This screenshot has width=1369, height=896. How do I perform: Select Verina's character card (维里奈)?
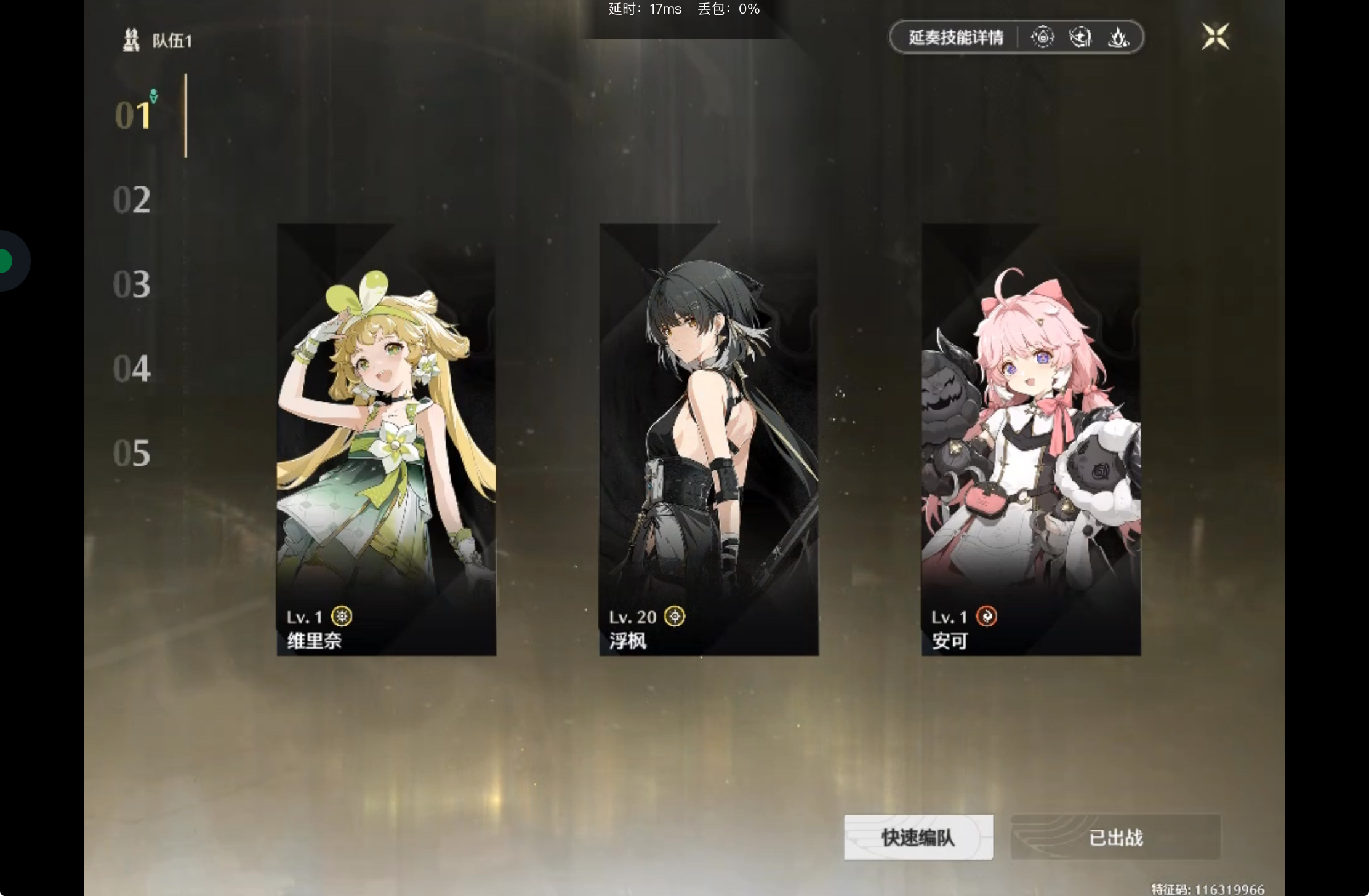386,439
